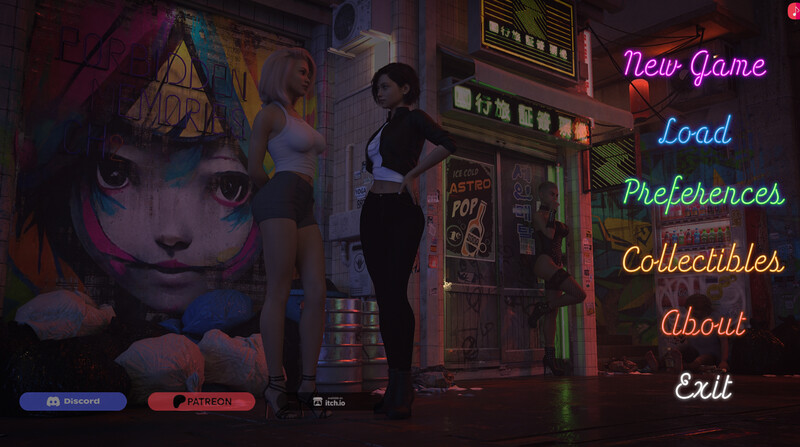Show the About screen
800x447 pixels.
pyautogui.click(x=703, y=323)
